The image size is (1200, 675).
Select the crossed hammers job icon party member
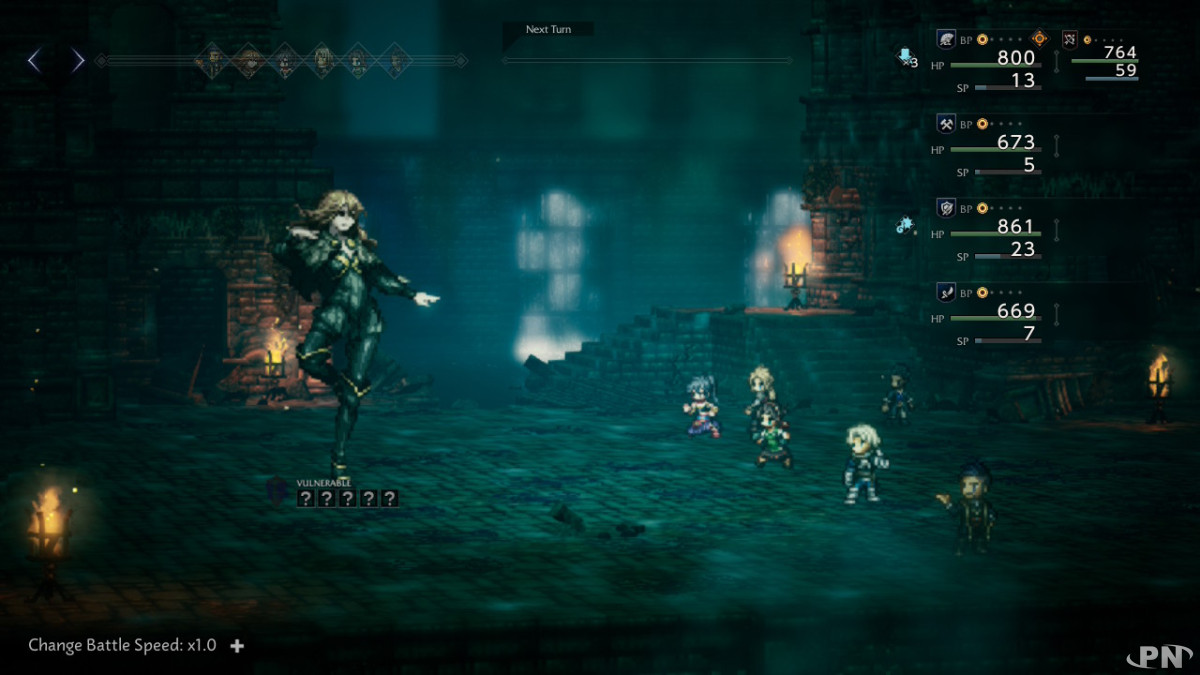pyautogui.click(x=945, y=124)
